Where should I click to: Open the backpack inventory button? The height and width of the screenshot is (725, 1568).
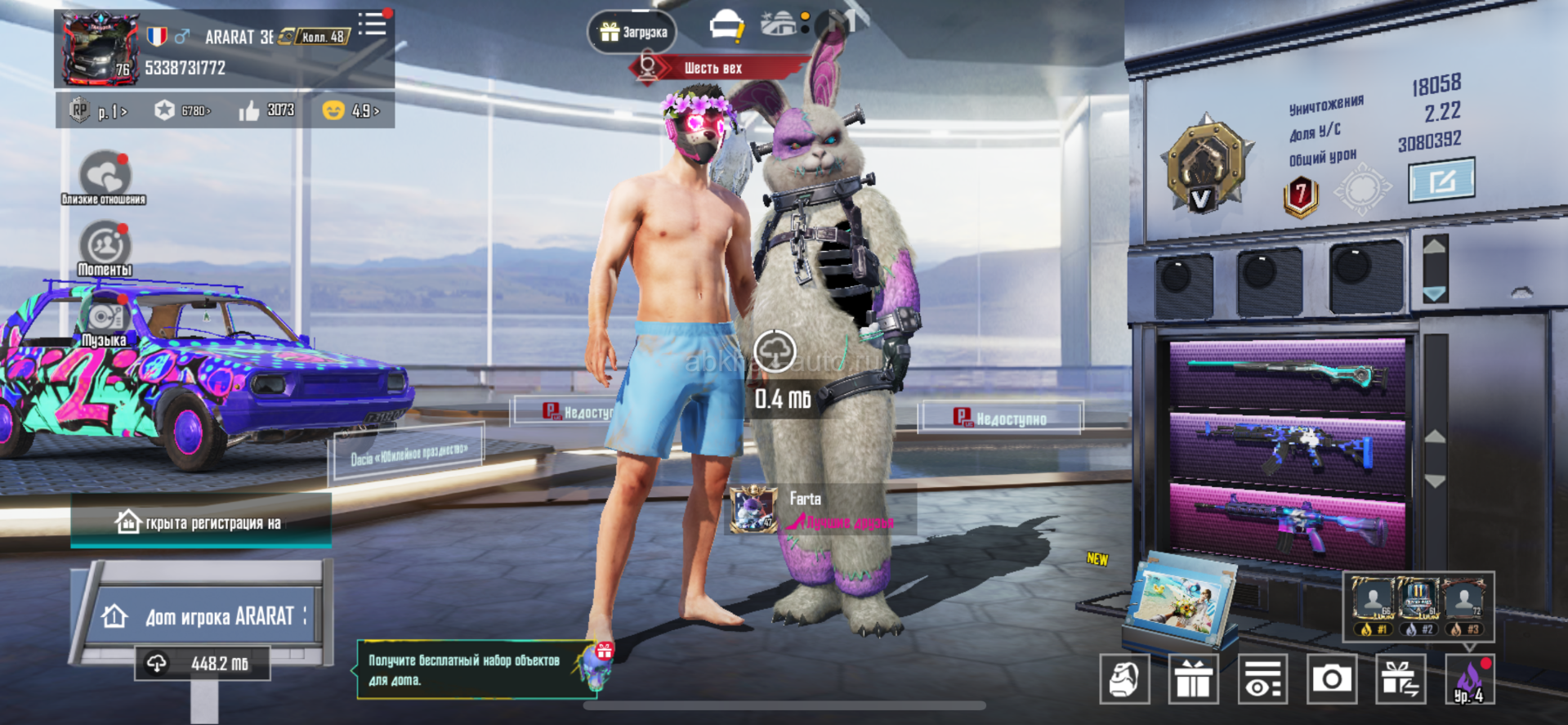1124,679
